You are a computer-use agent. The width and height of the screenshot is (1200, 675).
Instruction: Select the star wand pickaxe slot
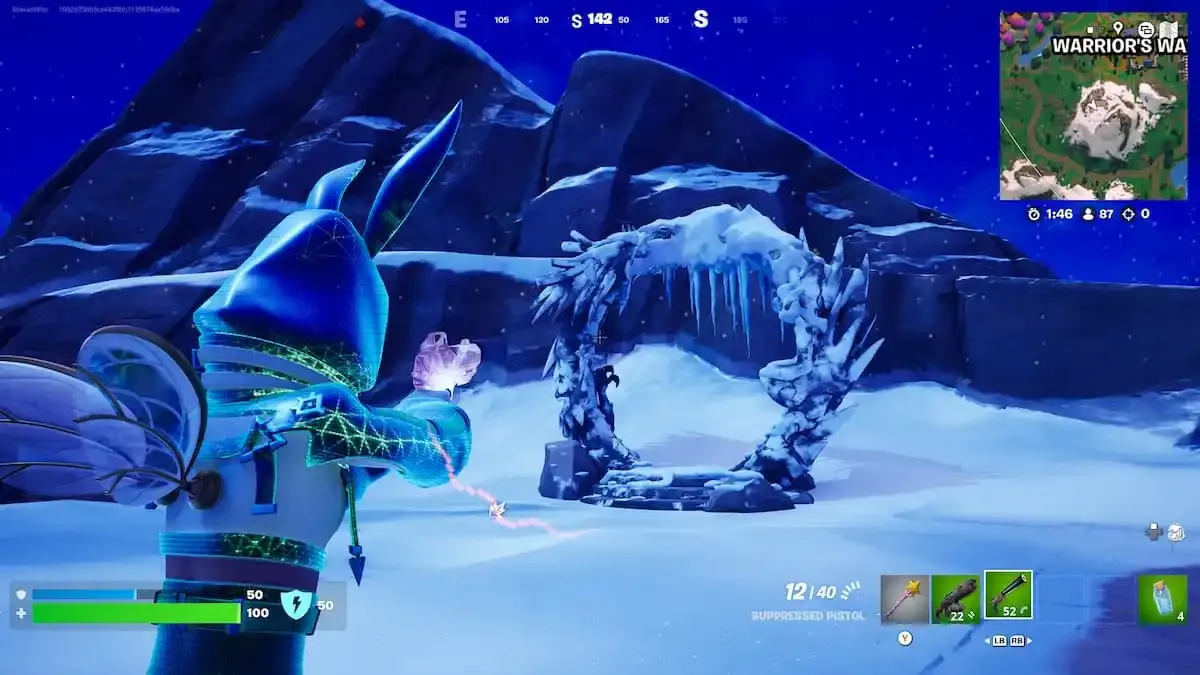(904, 598)
